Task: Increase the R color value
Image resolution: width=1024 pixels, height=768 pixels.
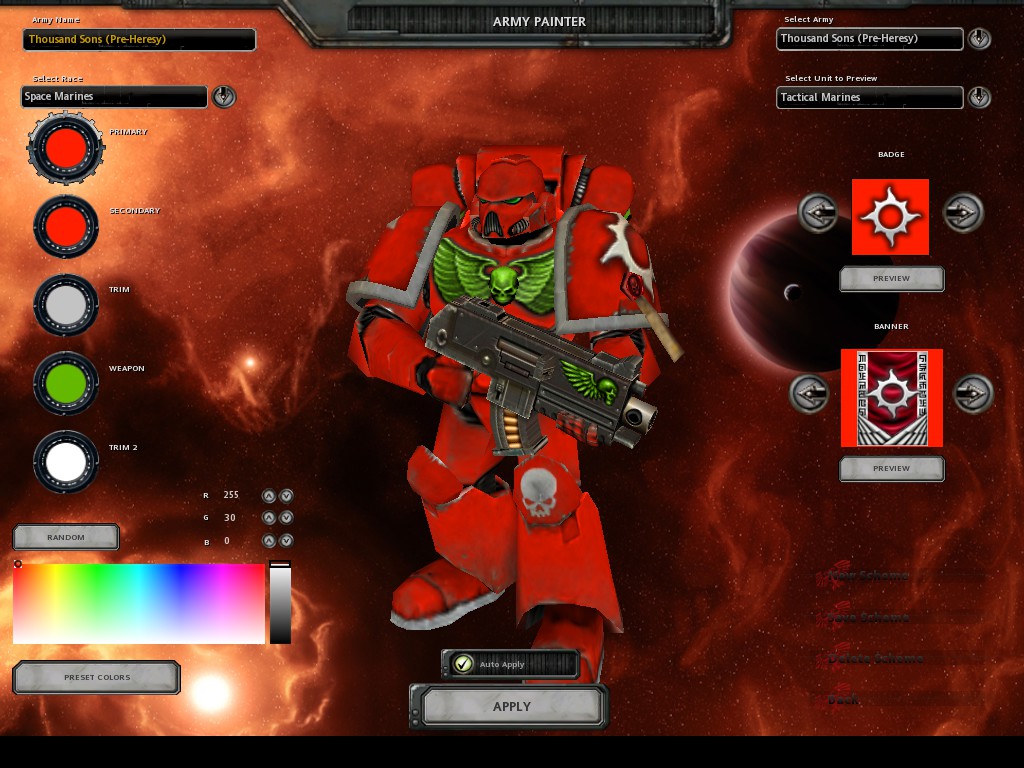Action: (x=268, y=495)
